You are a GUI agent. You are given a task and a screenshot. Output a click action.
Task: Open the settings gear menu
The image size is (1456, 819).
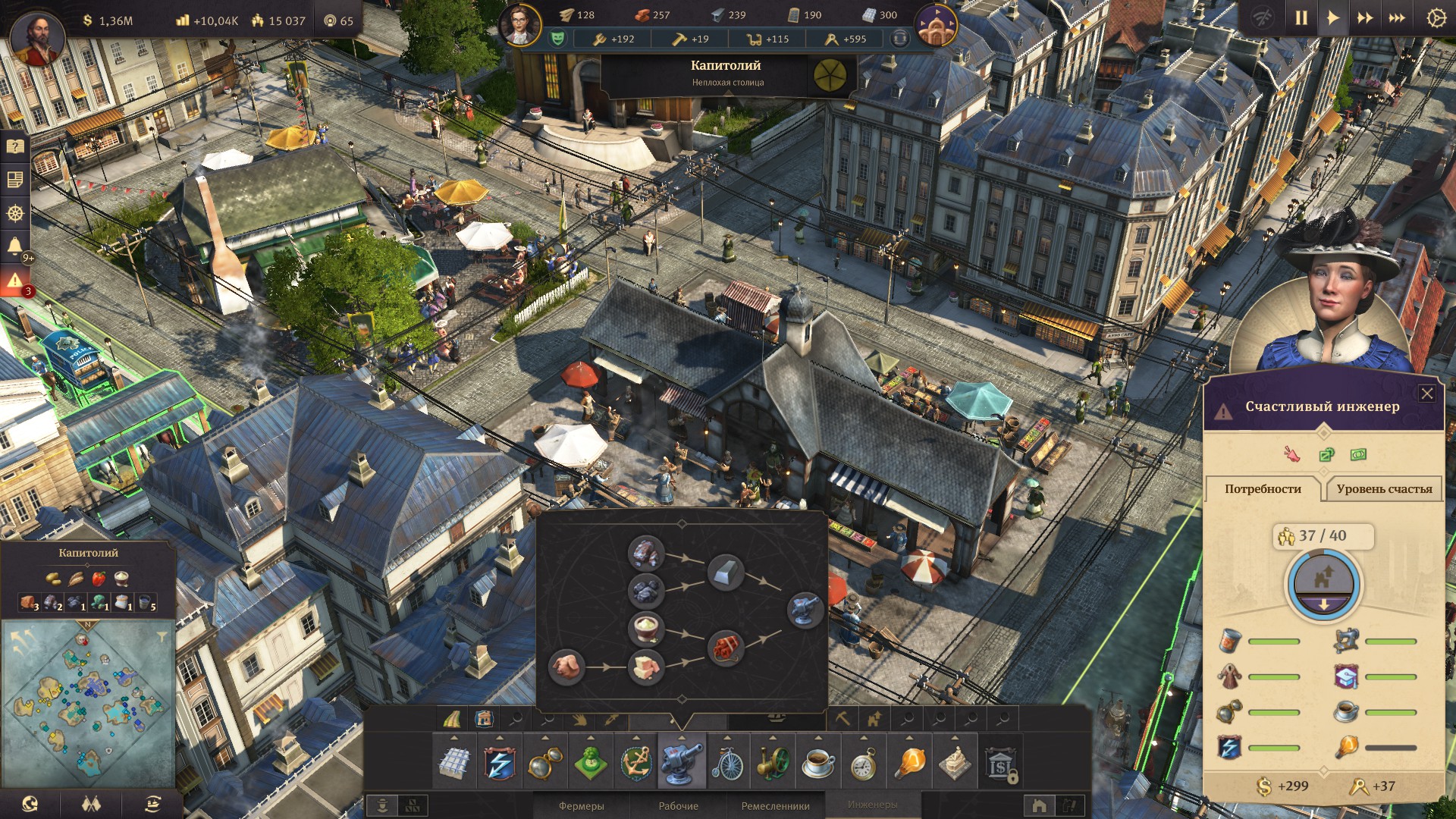click(x=1436, y=18)
